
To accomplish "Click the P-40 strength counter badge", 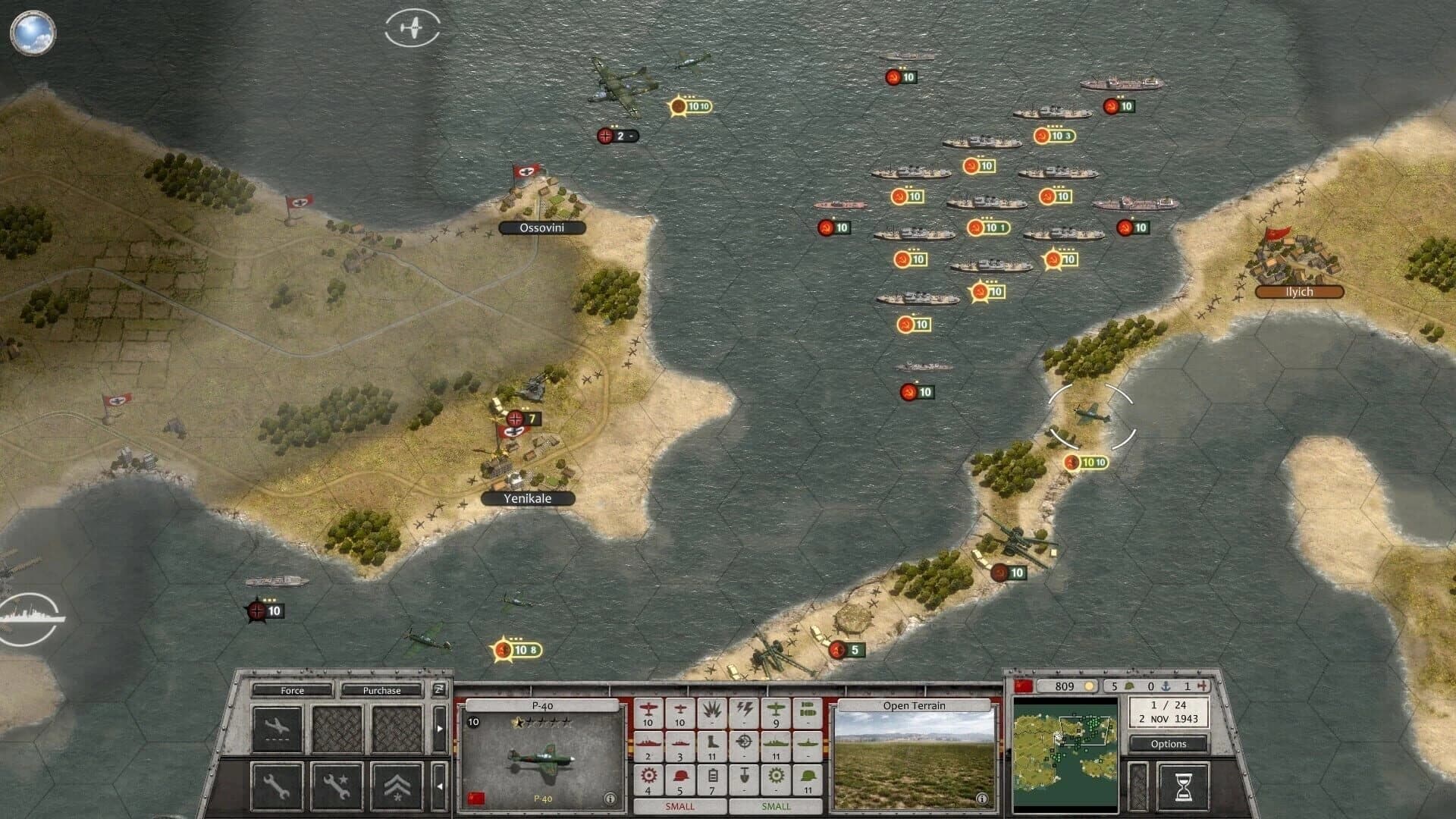I will (474, 720).
